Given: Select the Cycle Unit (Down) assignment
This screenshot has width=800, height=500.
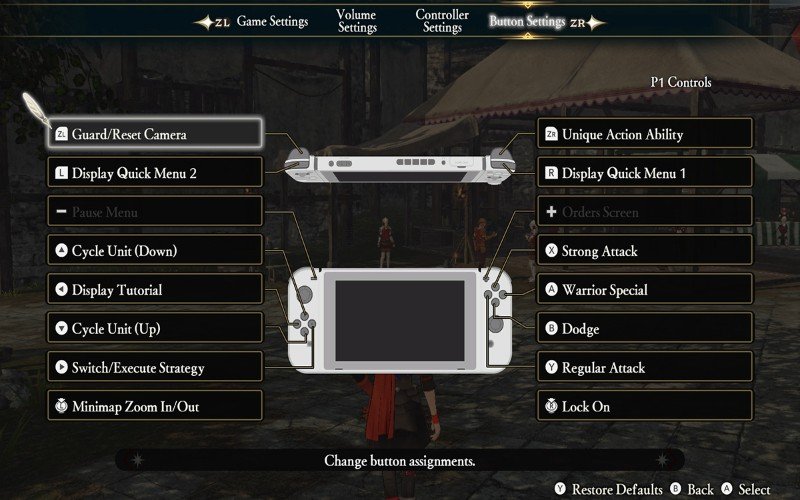Looking at the screenshot, I should 155,250.
